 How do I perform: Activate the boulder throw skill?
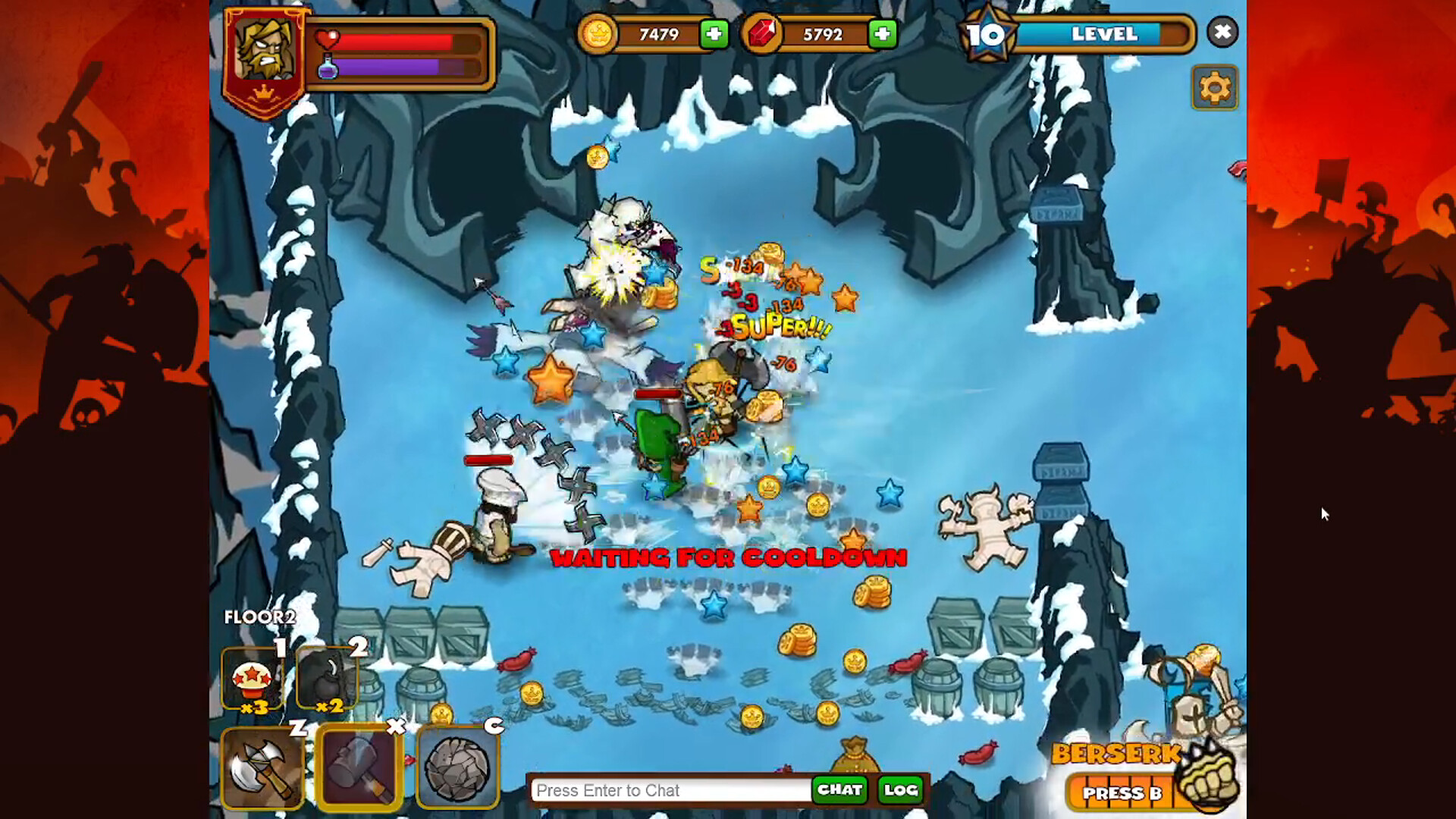[457, 768]
